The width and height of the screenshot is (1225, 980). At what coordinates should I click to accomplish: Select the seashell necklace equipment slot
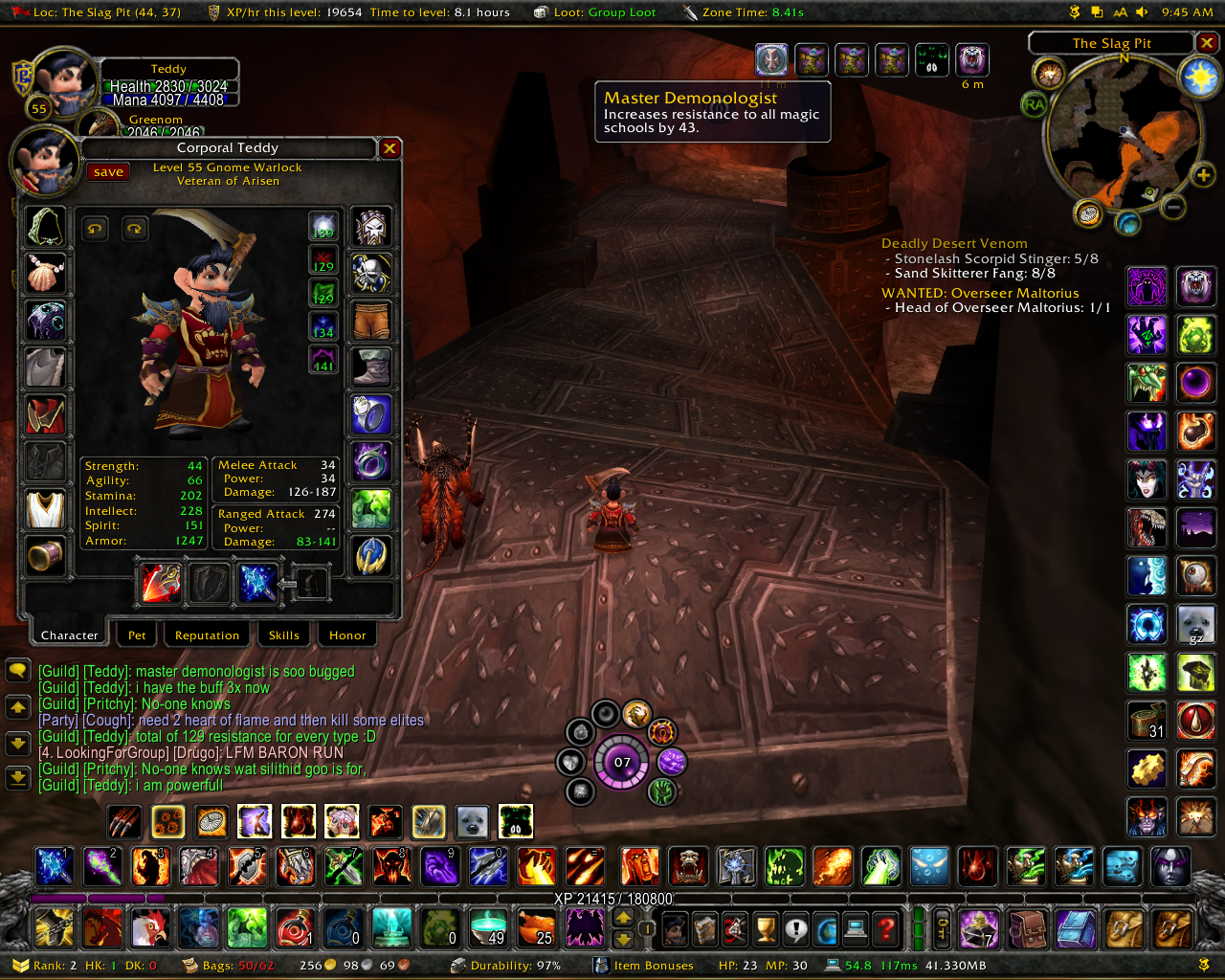point(46,274)
